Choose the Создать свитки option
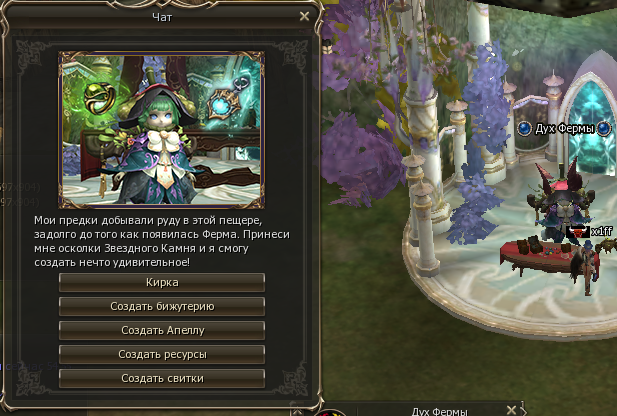 tap(162, 378)
